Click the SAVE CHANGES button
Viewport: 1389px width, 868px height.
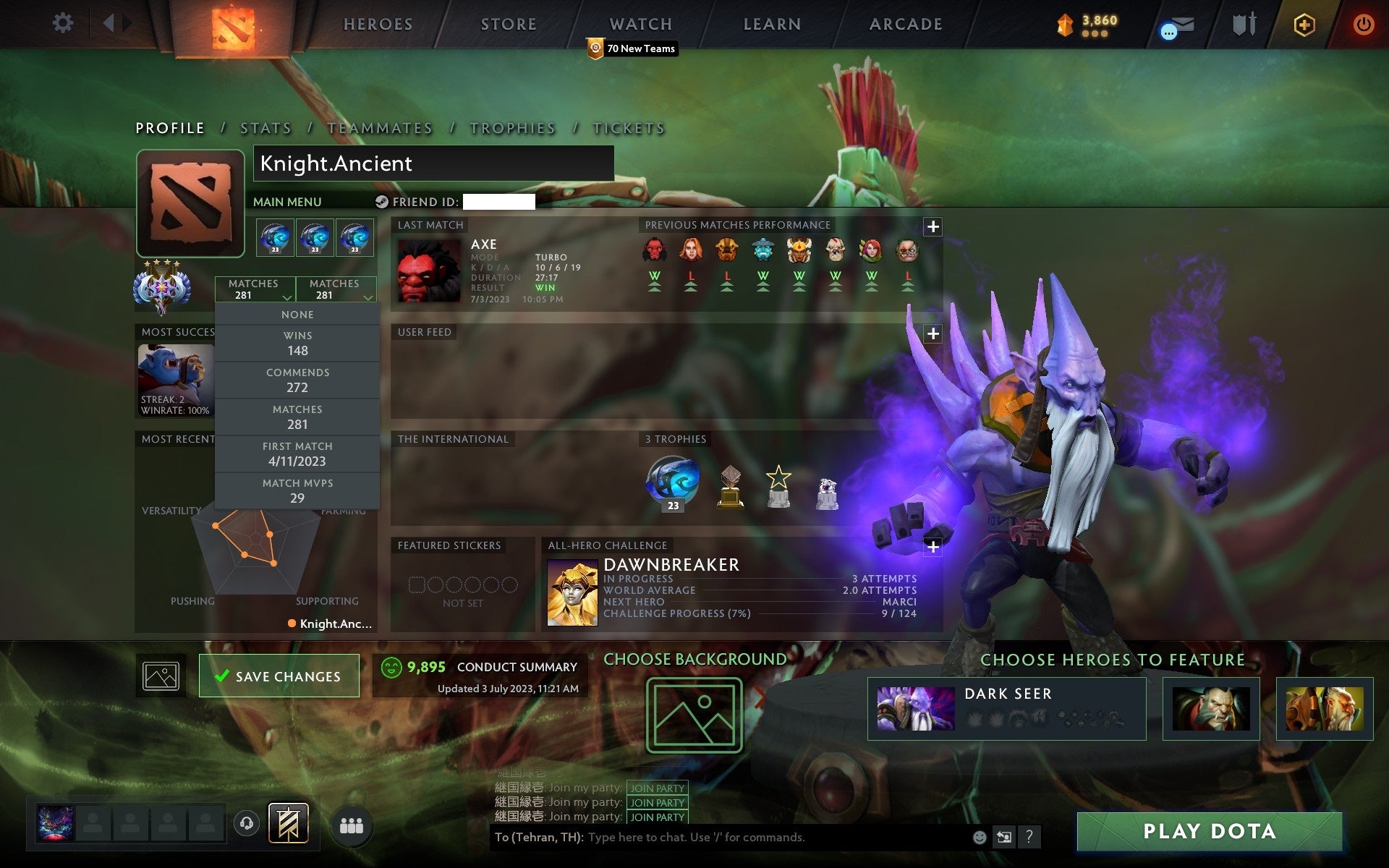(279, 676)
